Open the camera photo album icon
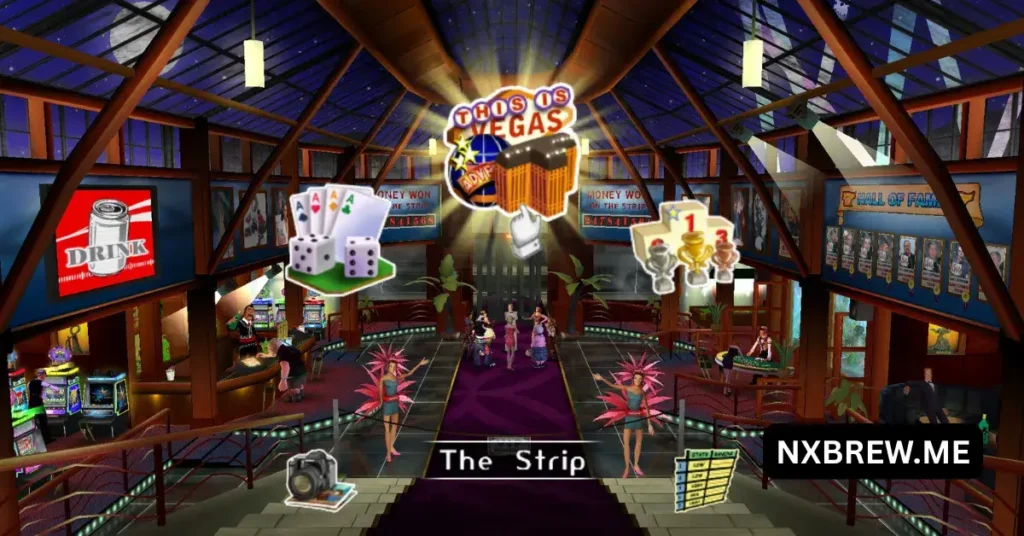 [x=318, y=480]
